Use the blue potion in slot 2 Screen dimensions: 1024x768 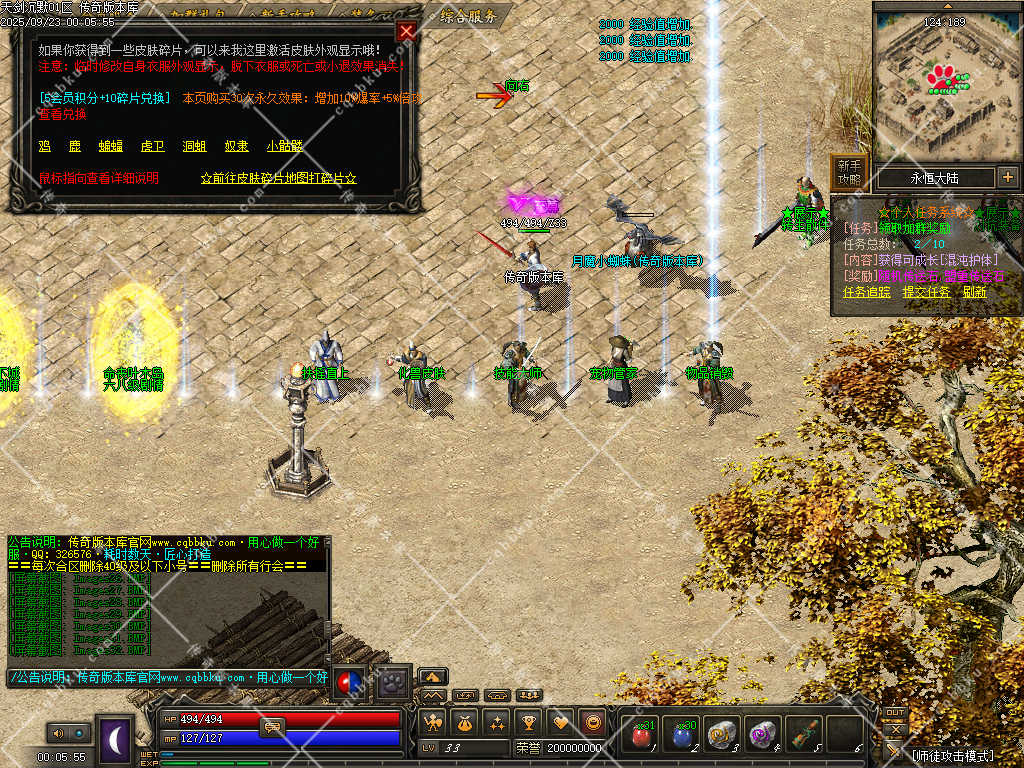680,735
